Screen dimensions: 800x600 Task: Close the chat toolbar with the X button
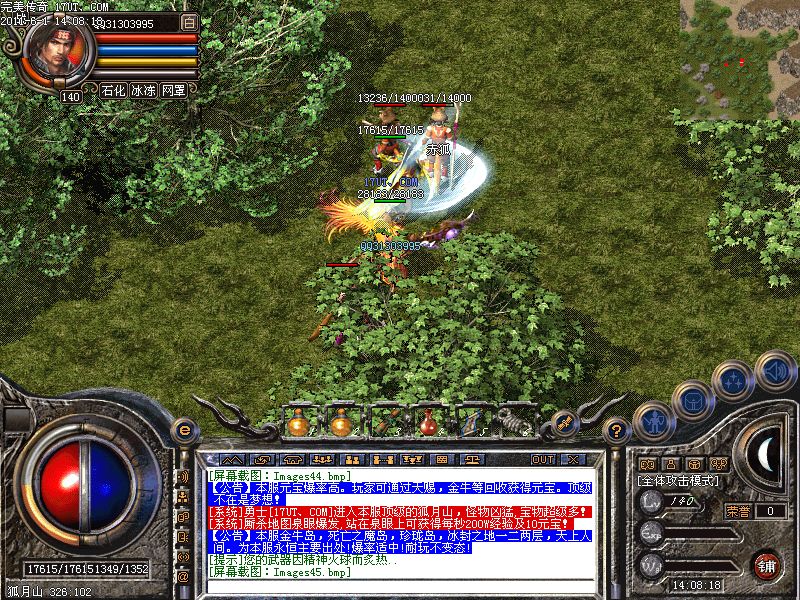573,459
